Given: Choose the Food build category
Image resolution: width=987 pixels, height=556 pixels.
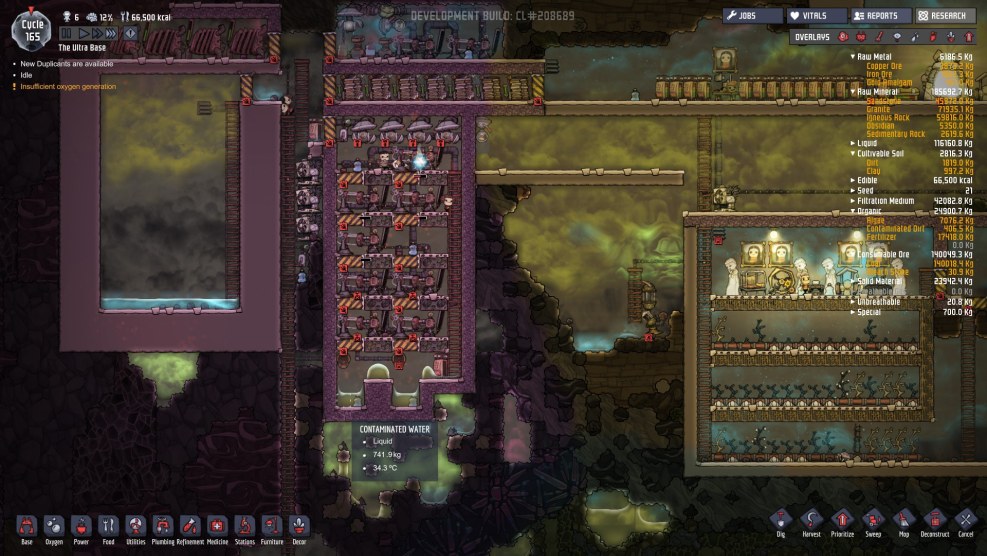Looking at the screenshot, I should (109, 526).
